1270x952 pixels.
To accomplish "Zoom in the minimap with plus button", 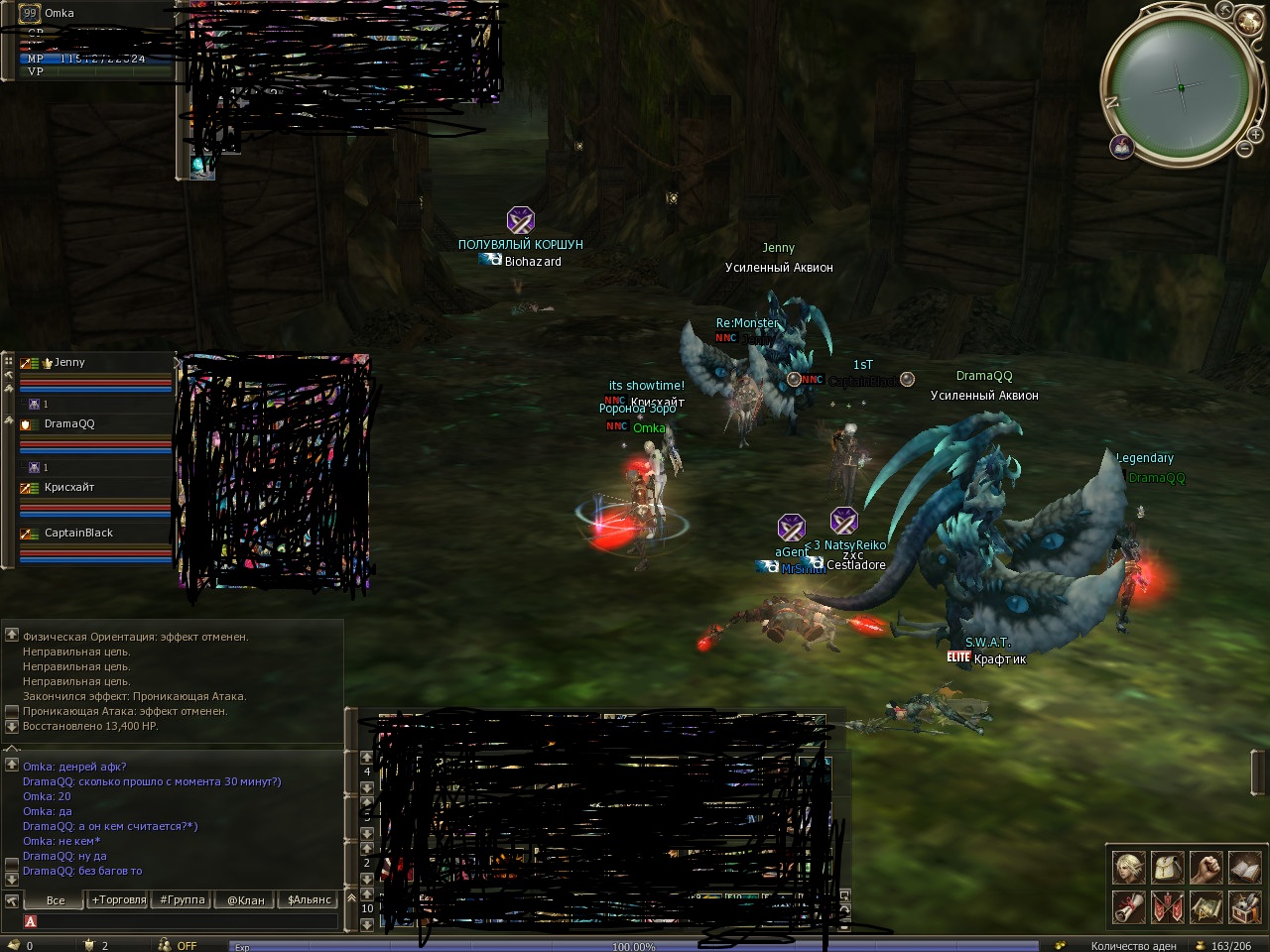I will point(1255,133).
